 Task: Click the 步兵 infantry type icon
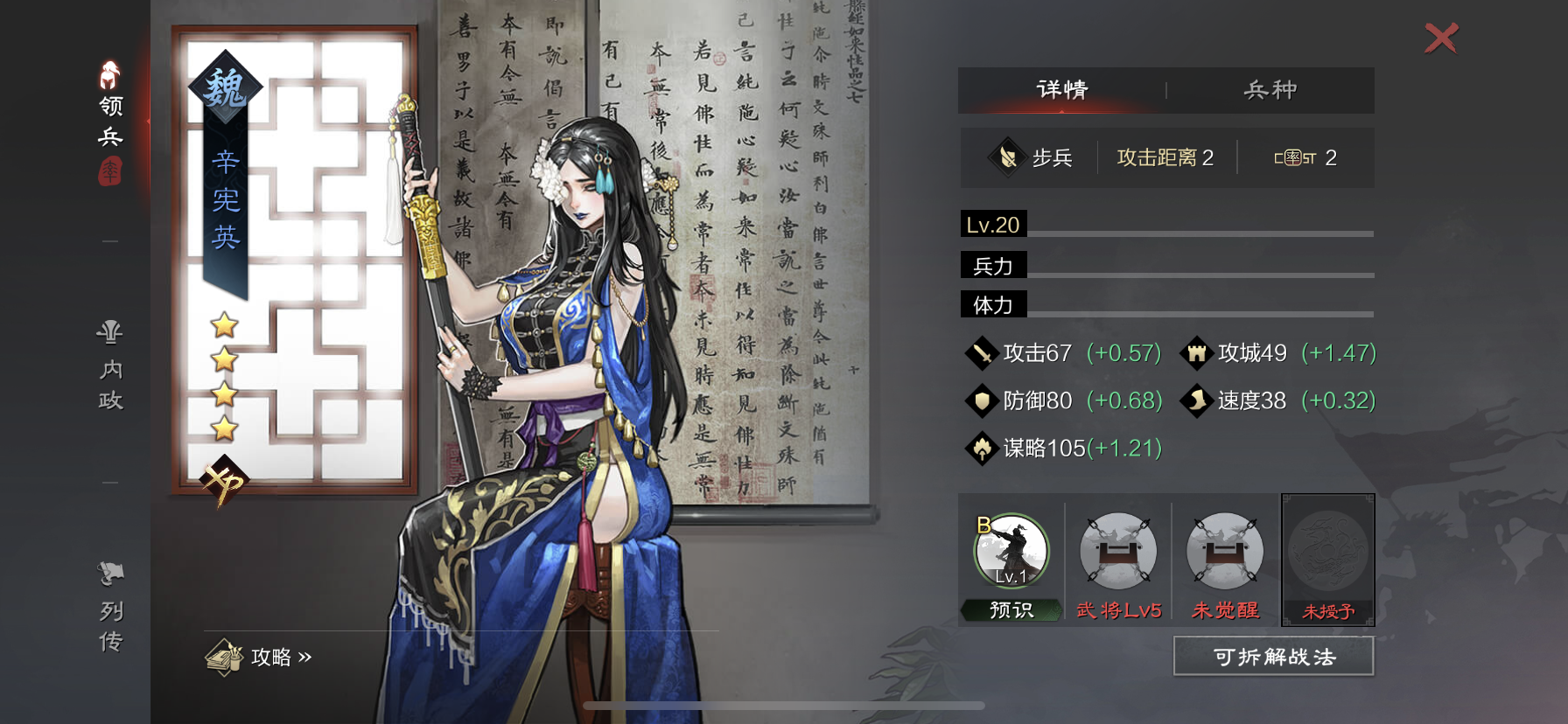click(1008, 157)
